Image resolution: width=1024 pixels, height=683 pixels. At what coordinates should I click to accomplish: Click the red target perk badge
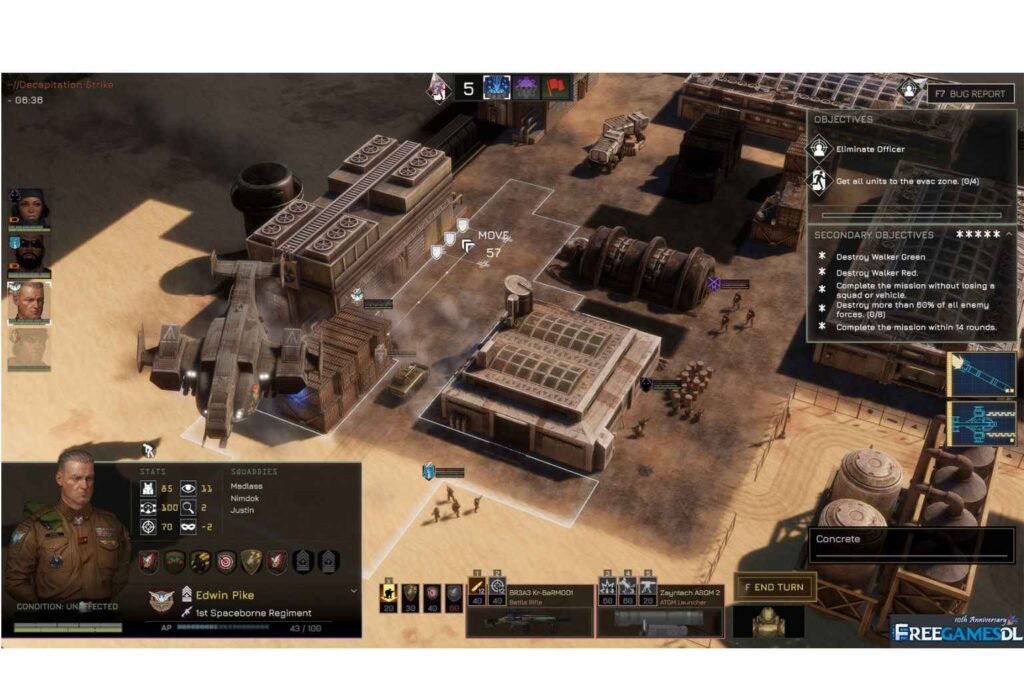pos(226,562)
